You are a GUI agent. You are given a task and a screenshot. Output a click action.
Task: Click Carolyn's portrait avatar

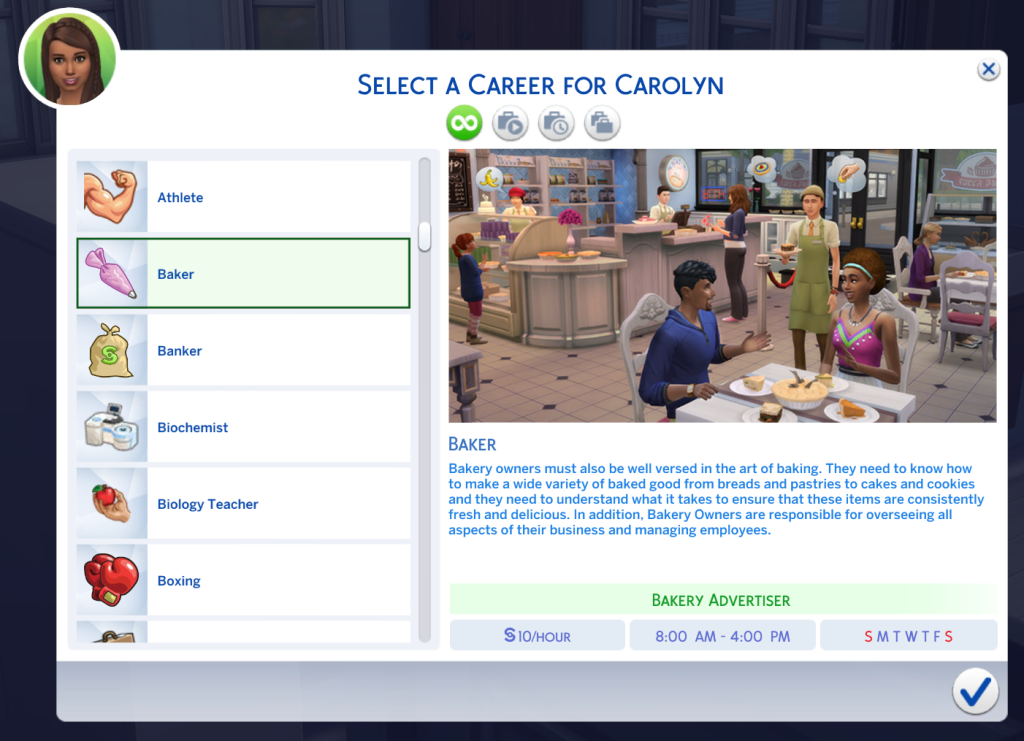(x=69, y=58)
